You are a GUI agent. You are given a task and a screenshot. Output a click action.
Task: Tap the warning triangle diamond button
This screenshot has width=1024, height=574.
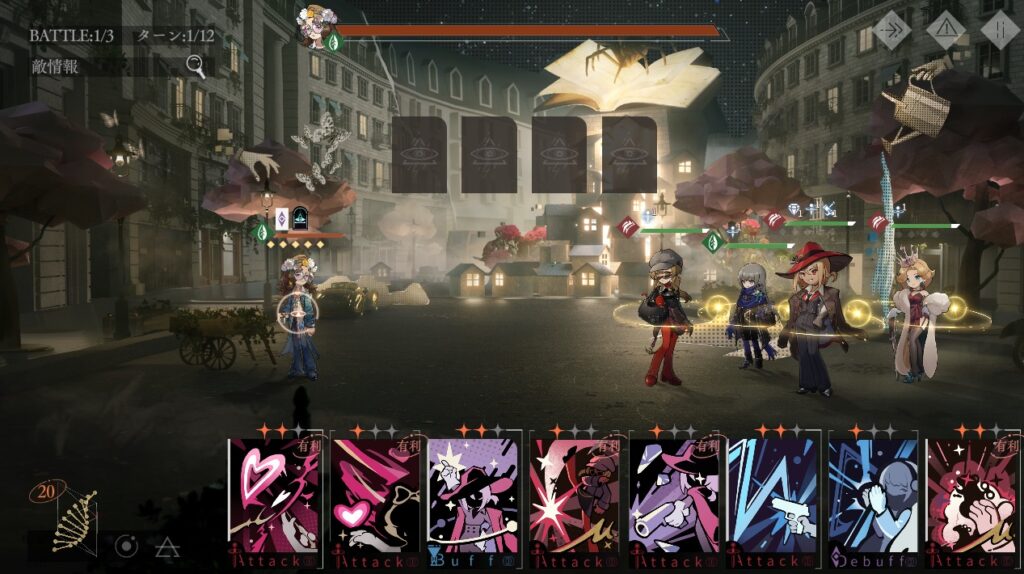click(945, 30)
